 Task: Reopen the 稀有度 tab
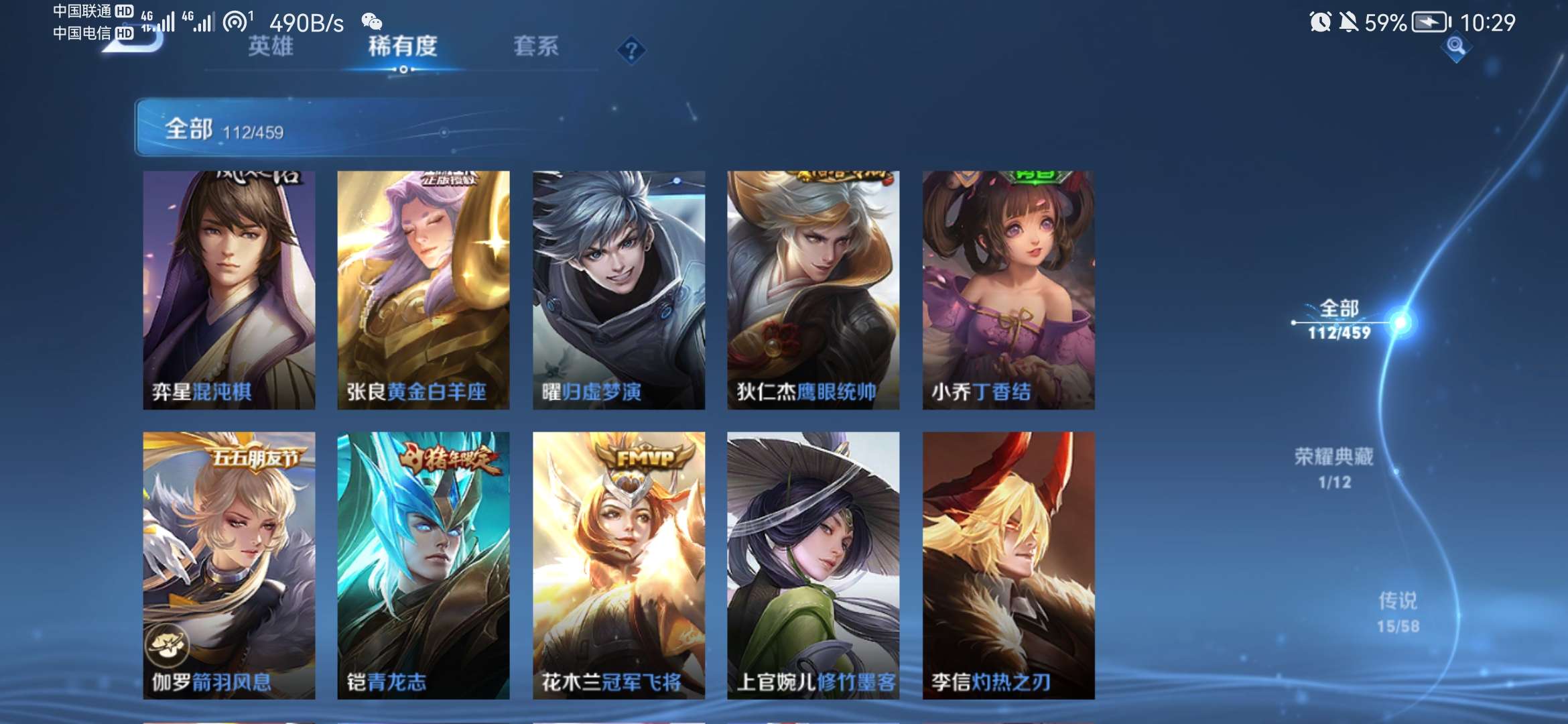402,48
